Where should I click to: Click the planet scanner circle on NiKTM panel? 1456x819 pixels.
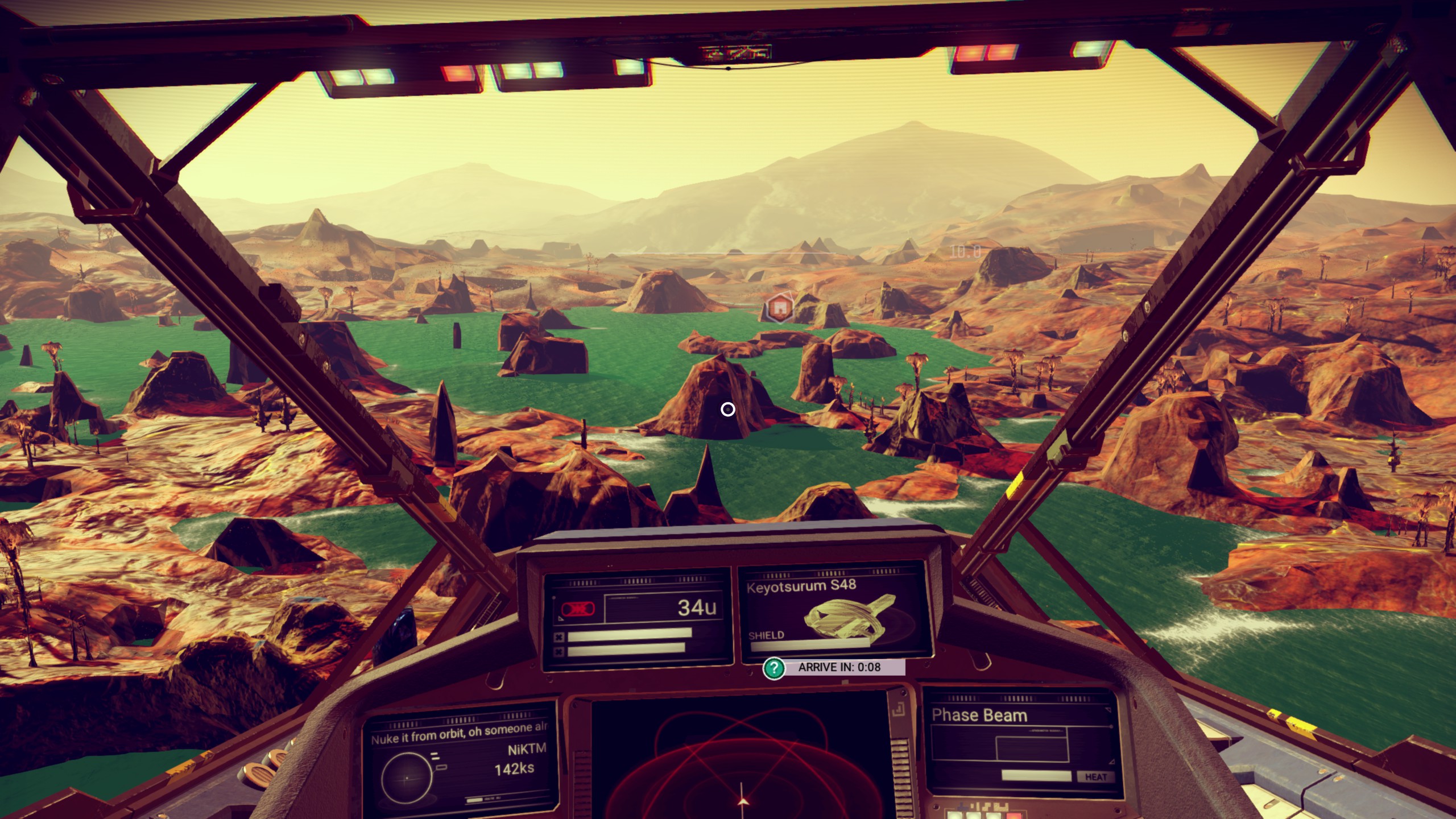click(x=406, y=778)
